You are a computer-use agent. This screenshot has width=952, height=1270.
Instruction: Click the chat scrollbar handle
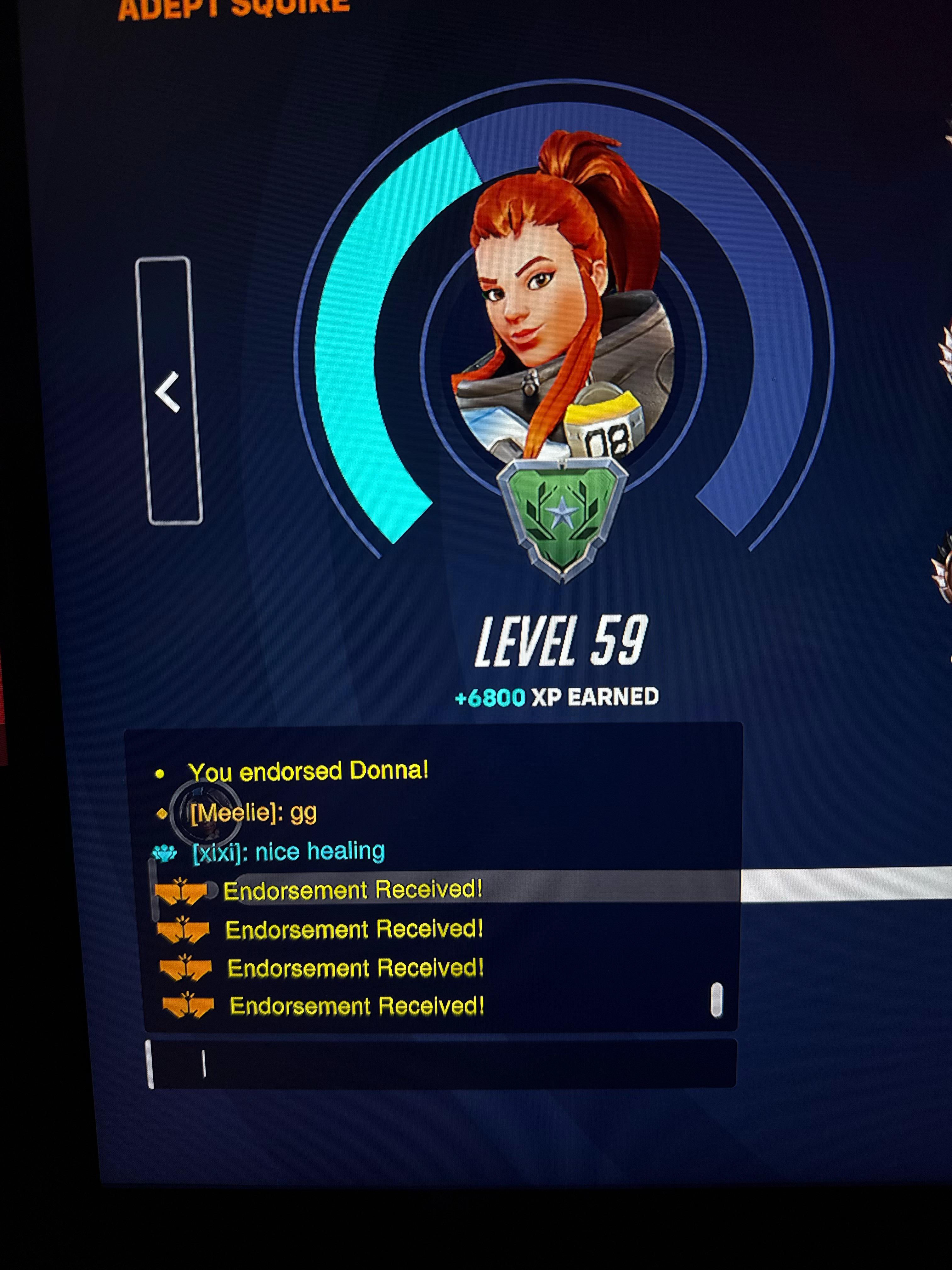716,1000
